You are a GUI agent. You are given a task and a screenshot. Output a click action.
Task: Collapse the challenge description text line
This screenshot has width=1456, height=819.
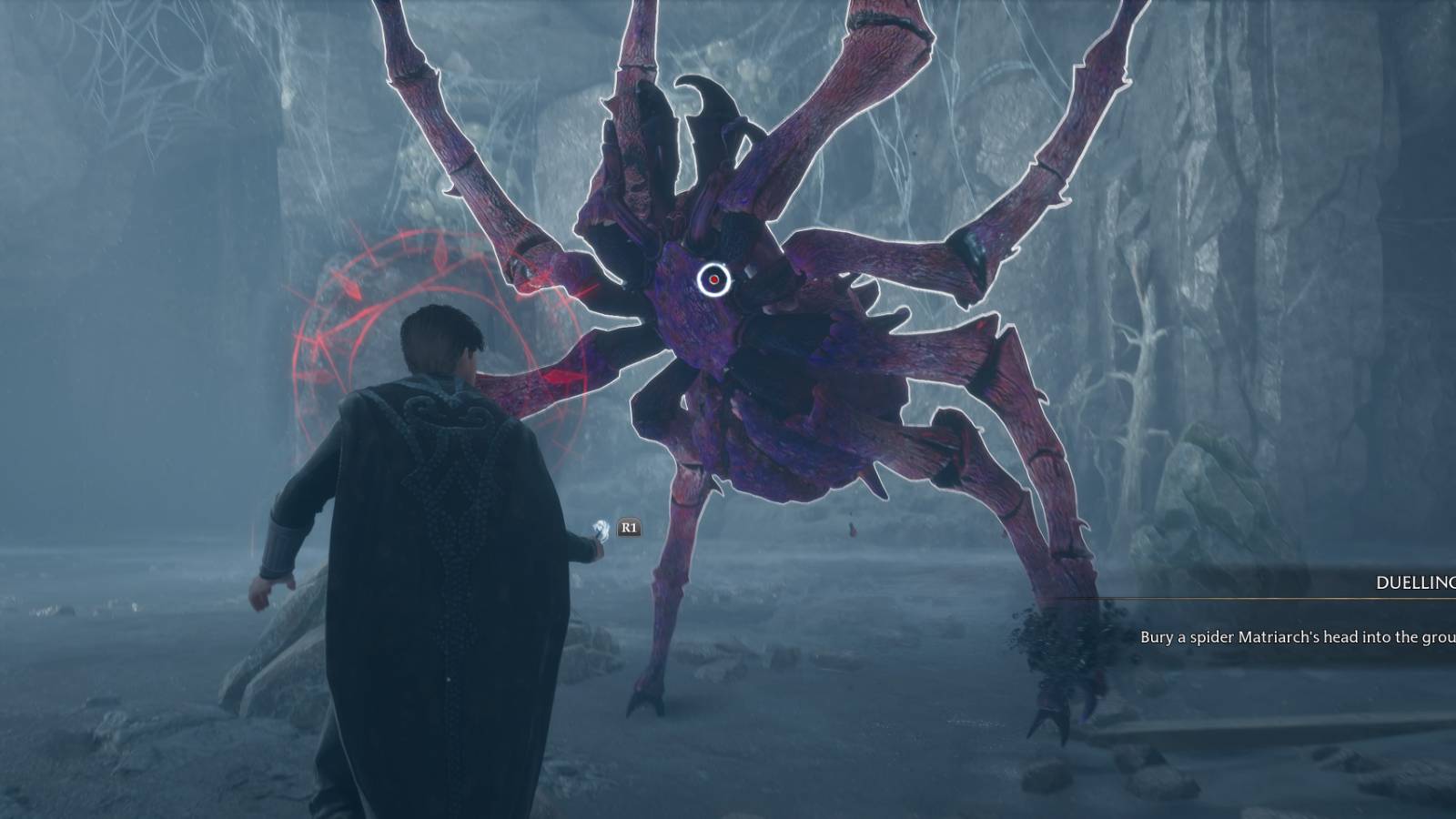[x=1292, y=640]
